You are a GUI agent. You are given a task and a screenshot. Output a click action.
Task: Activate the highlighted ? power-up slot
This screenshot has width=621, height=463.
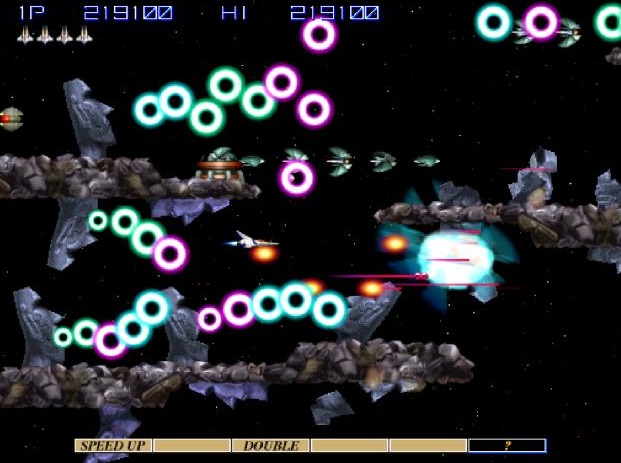(507, 445)
